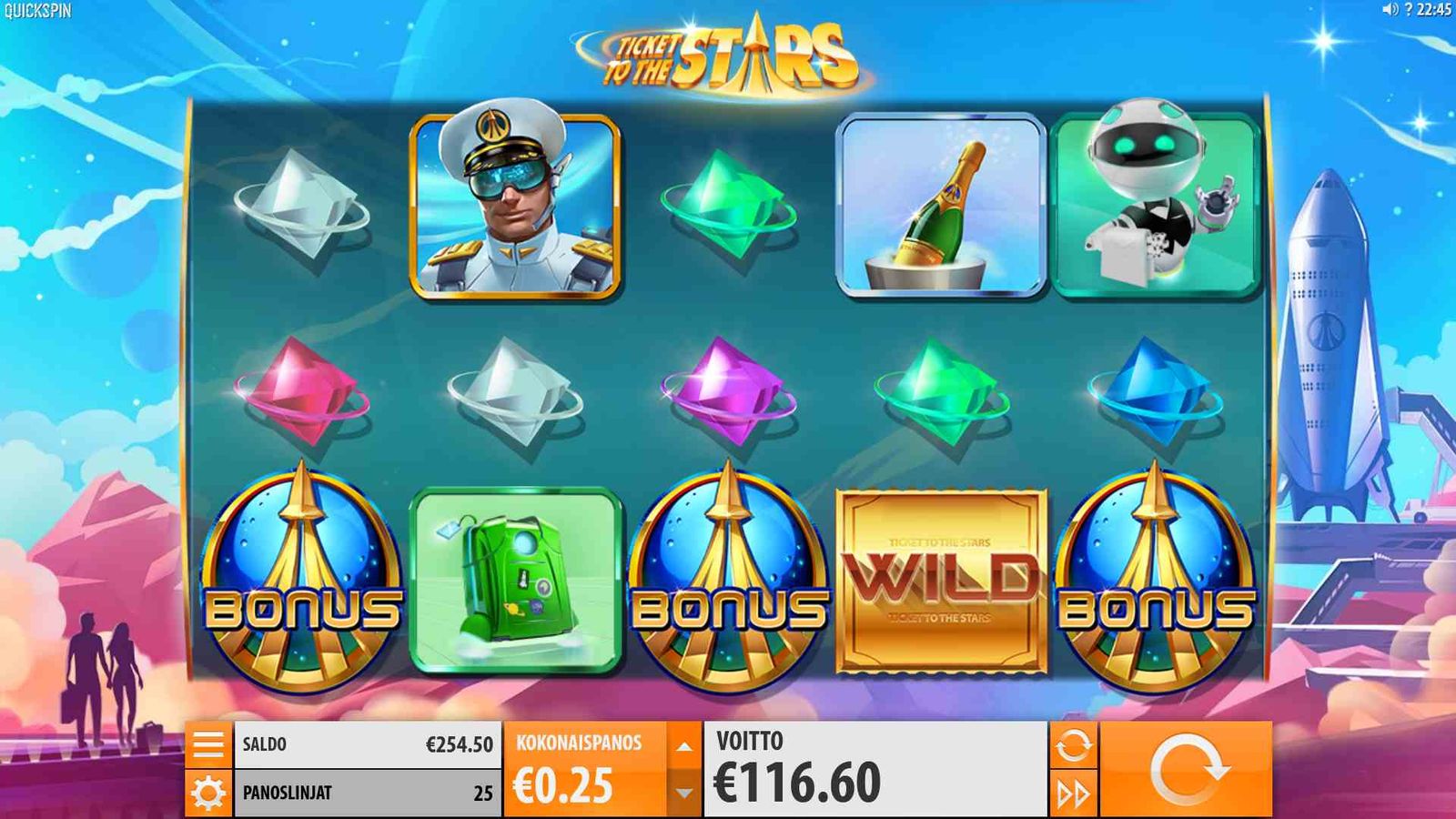Select the autoplay loop icon

point(1072,745)
